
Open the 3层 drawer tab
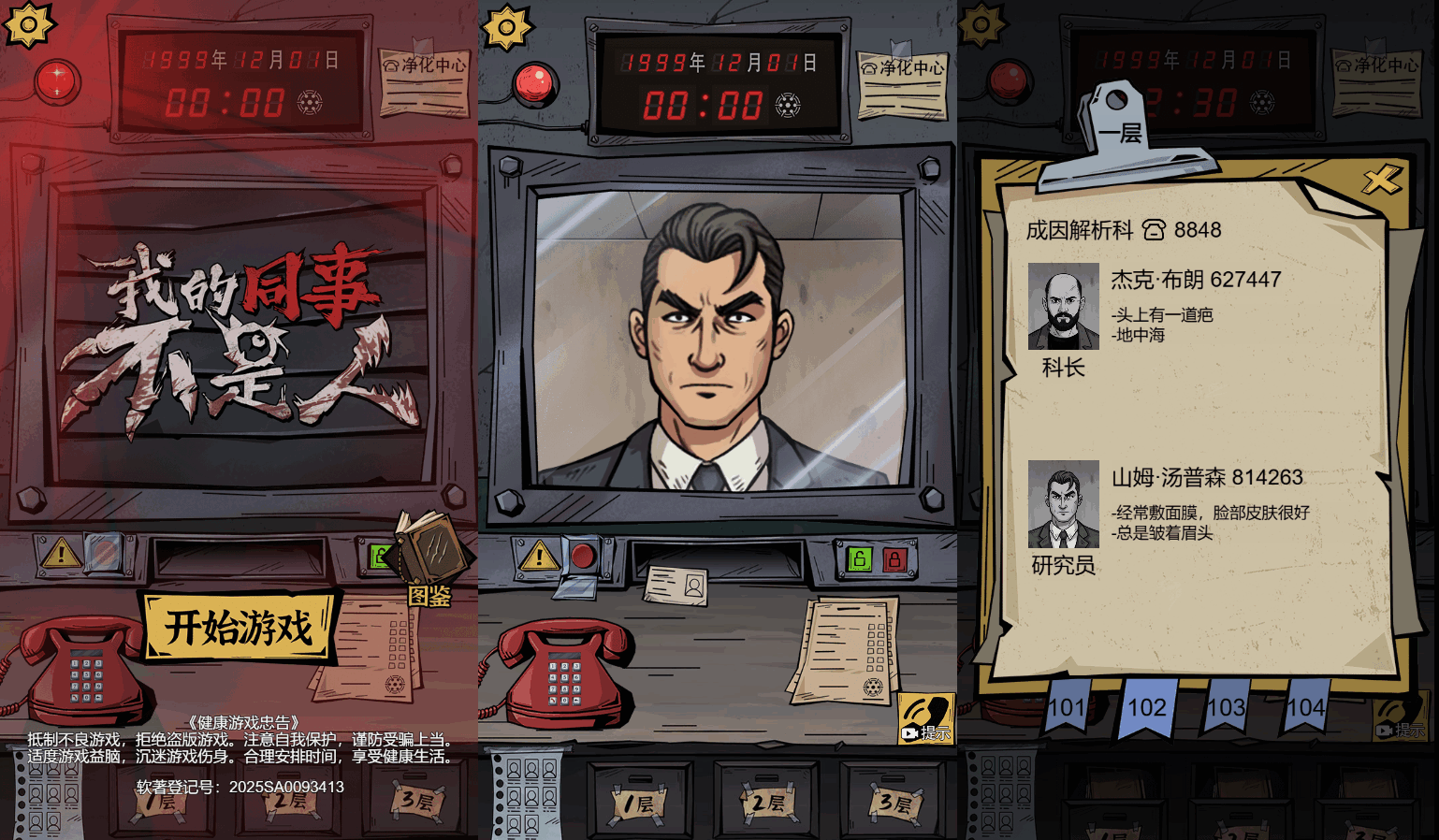click(895, 803)
